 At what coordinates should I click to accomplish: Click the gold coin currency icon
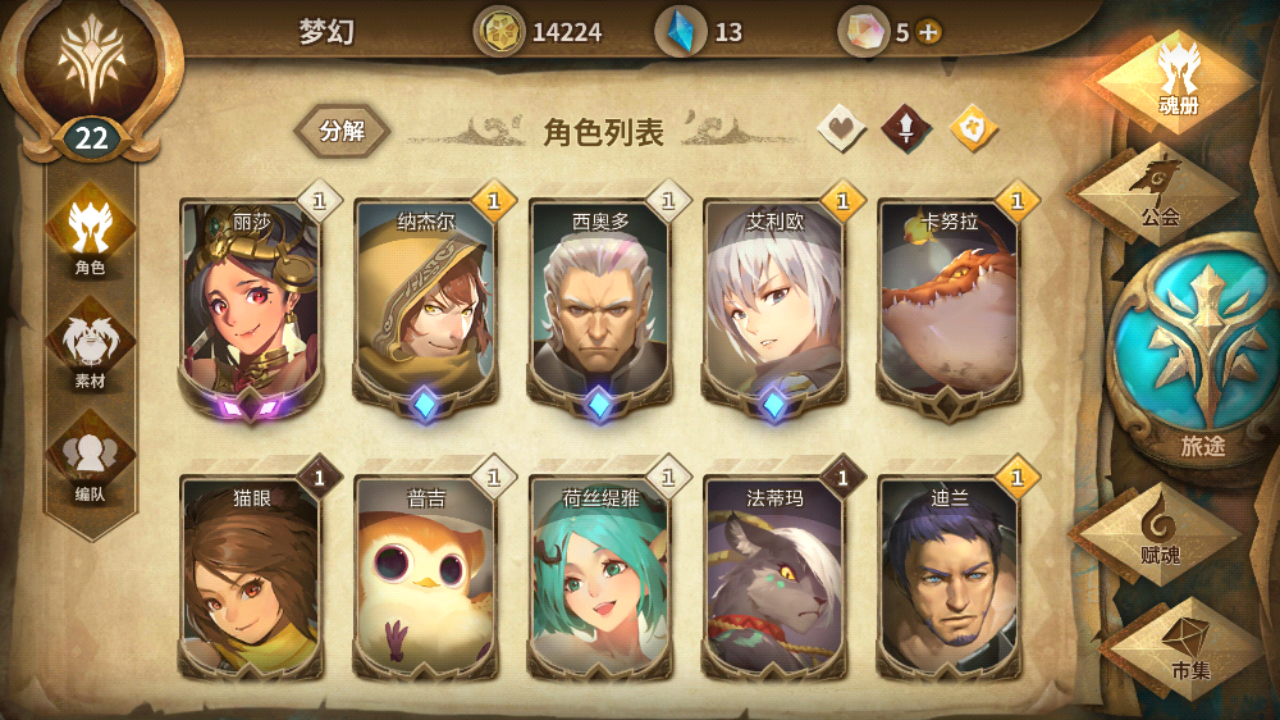(x=499, y=31)
